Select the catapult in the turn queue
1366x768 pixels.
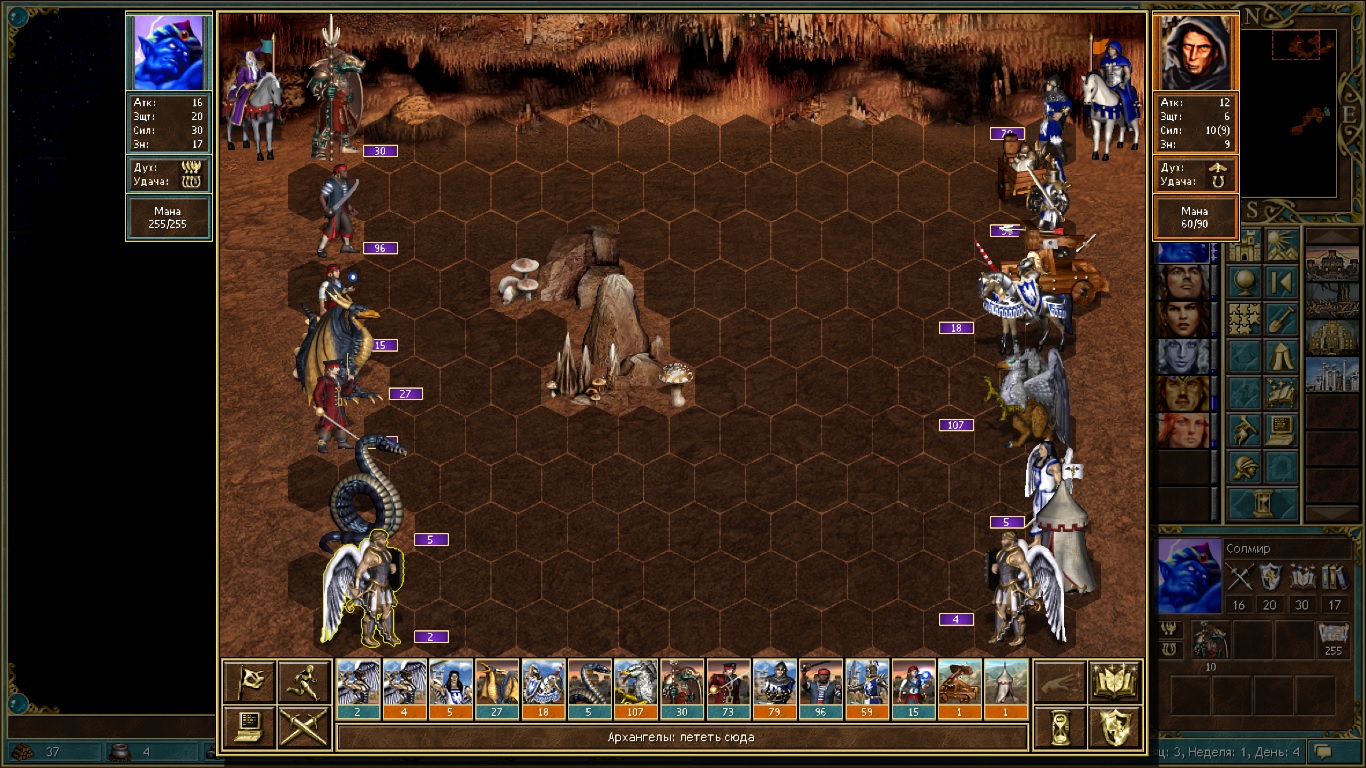pyautogui.click(x=959, y=689)
